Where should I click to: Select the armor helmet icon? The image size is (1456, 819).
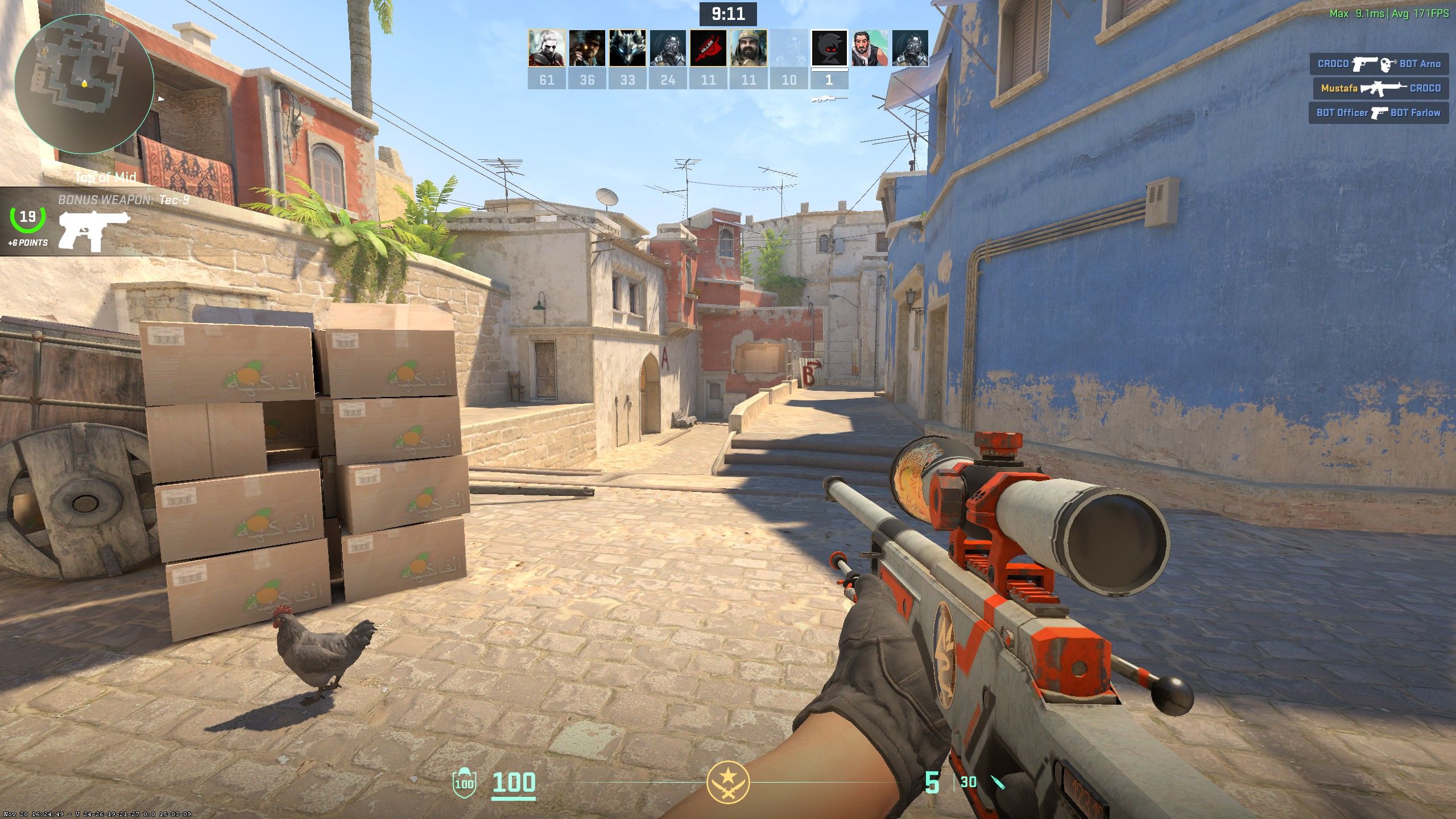[464, 782]
